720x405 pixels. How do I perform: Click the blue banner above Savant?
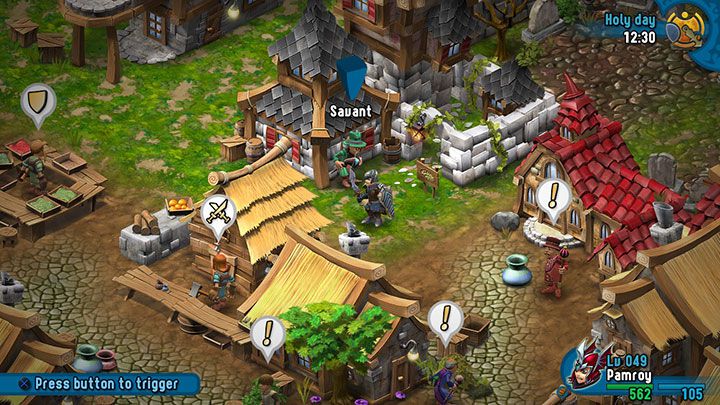tap(351, 78)
